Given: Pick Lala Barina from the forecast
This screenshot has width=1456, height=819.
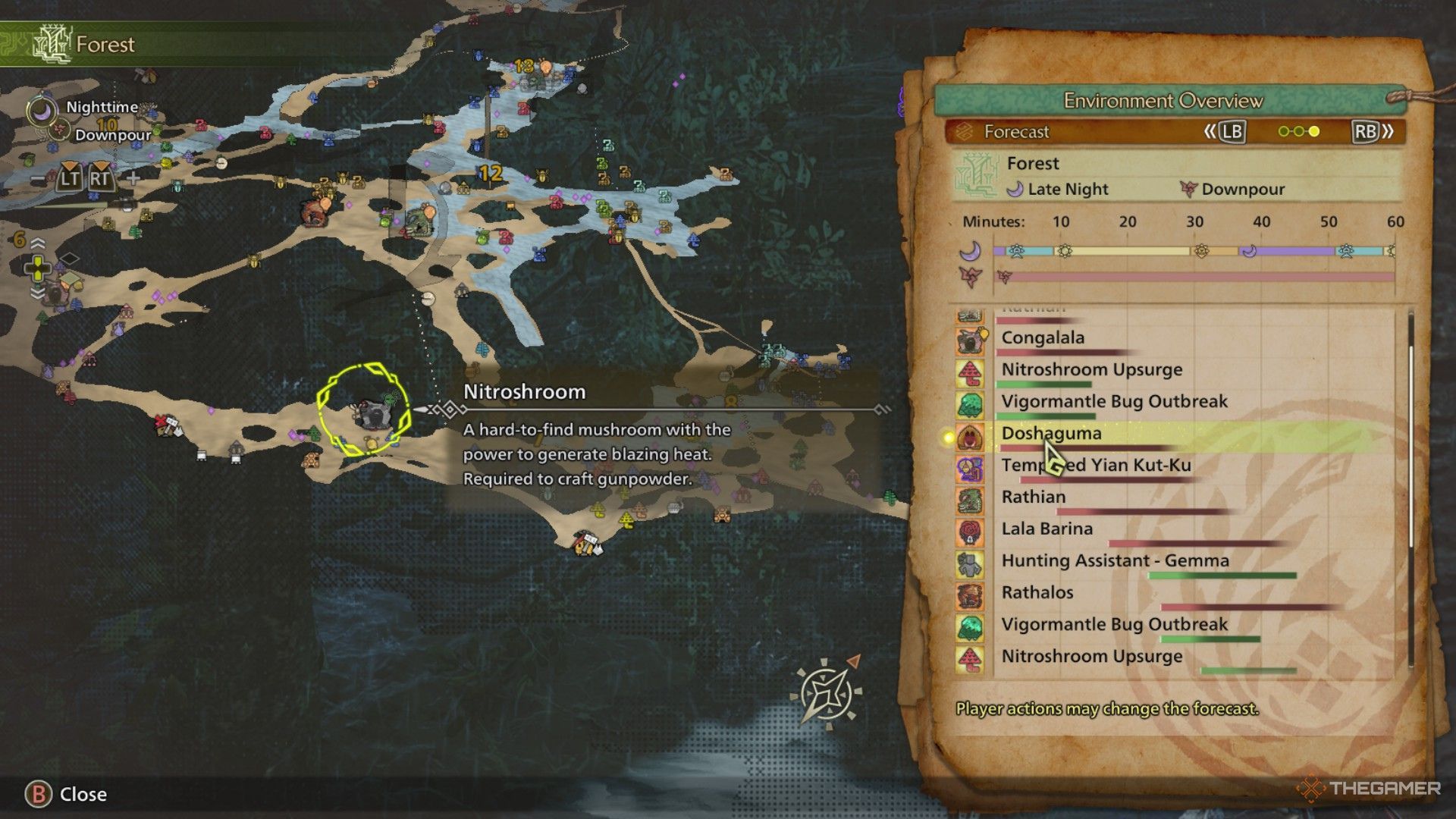Looking at the screenshot, I should 1046,529.
